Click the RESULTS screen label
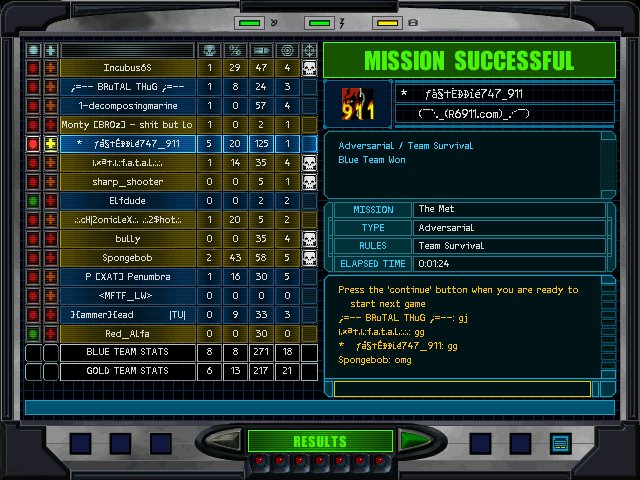This screenshot has width=640, height=480. click(x=320, y=441)
